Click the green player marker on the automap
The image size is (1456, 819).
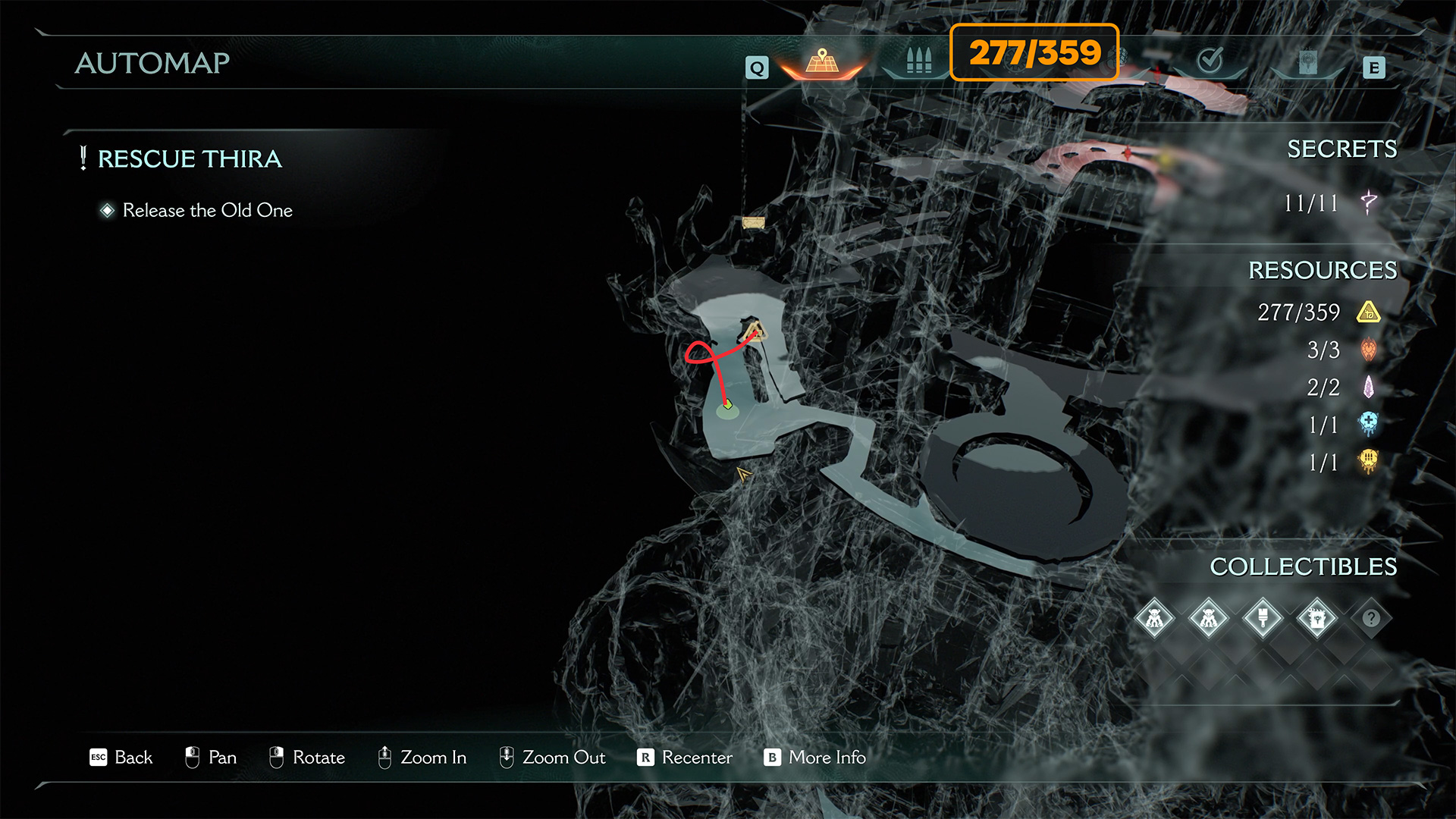(728, 406)
